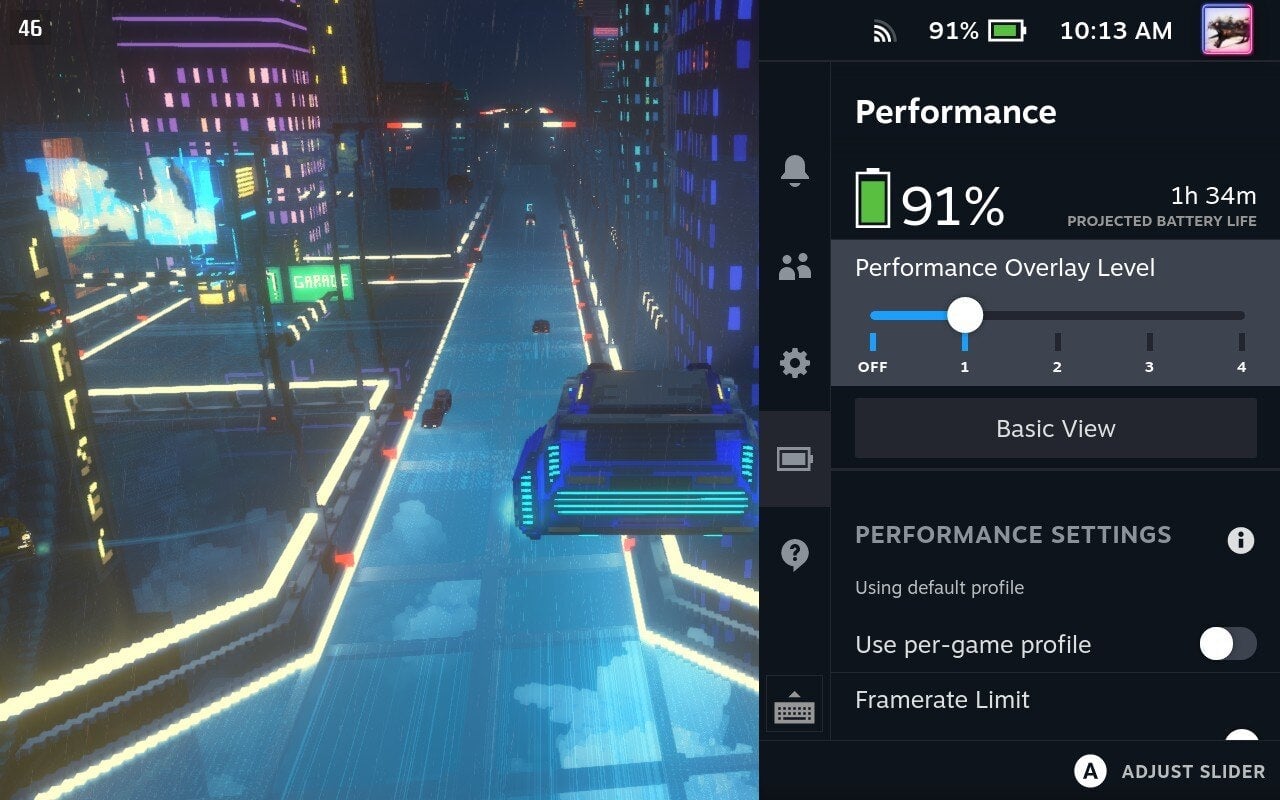
Task: Expand the Framerate Limit option
Action: click(942, 700)
